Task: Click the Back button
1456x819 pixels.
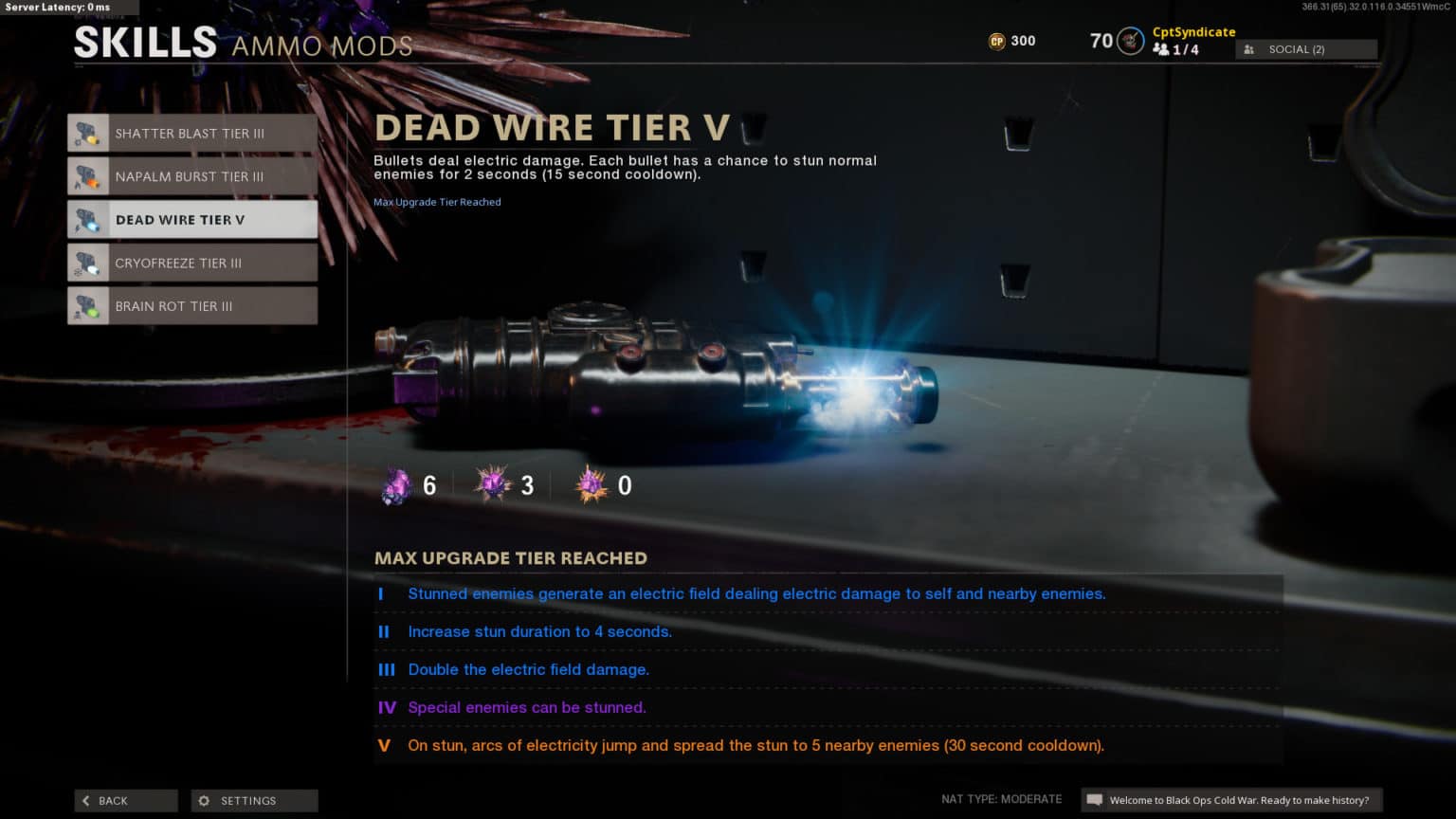Action: coord(125,800)
